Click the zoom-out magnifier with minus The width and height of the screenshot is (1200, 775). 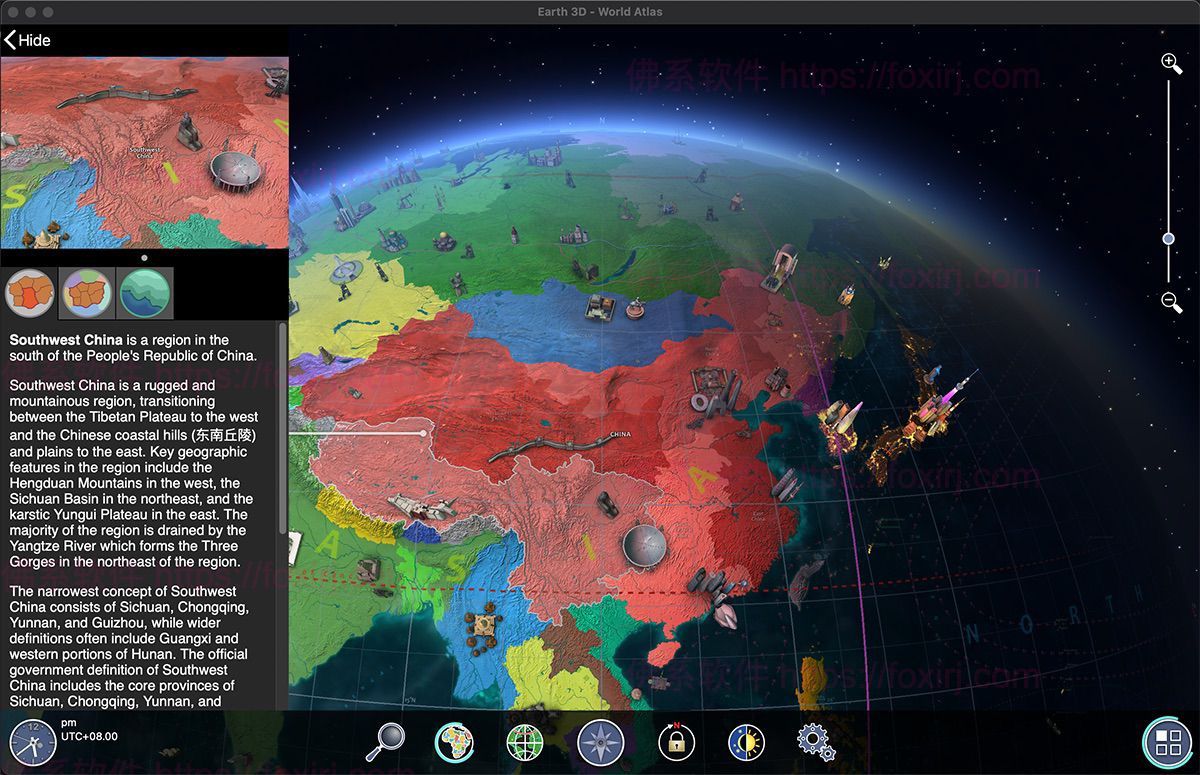pyautogui.click(x=1171, y=302)
